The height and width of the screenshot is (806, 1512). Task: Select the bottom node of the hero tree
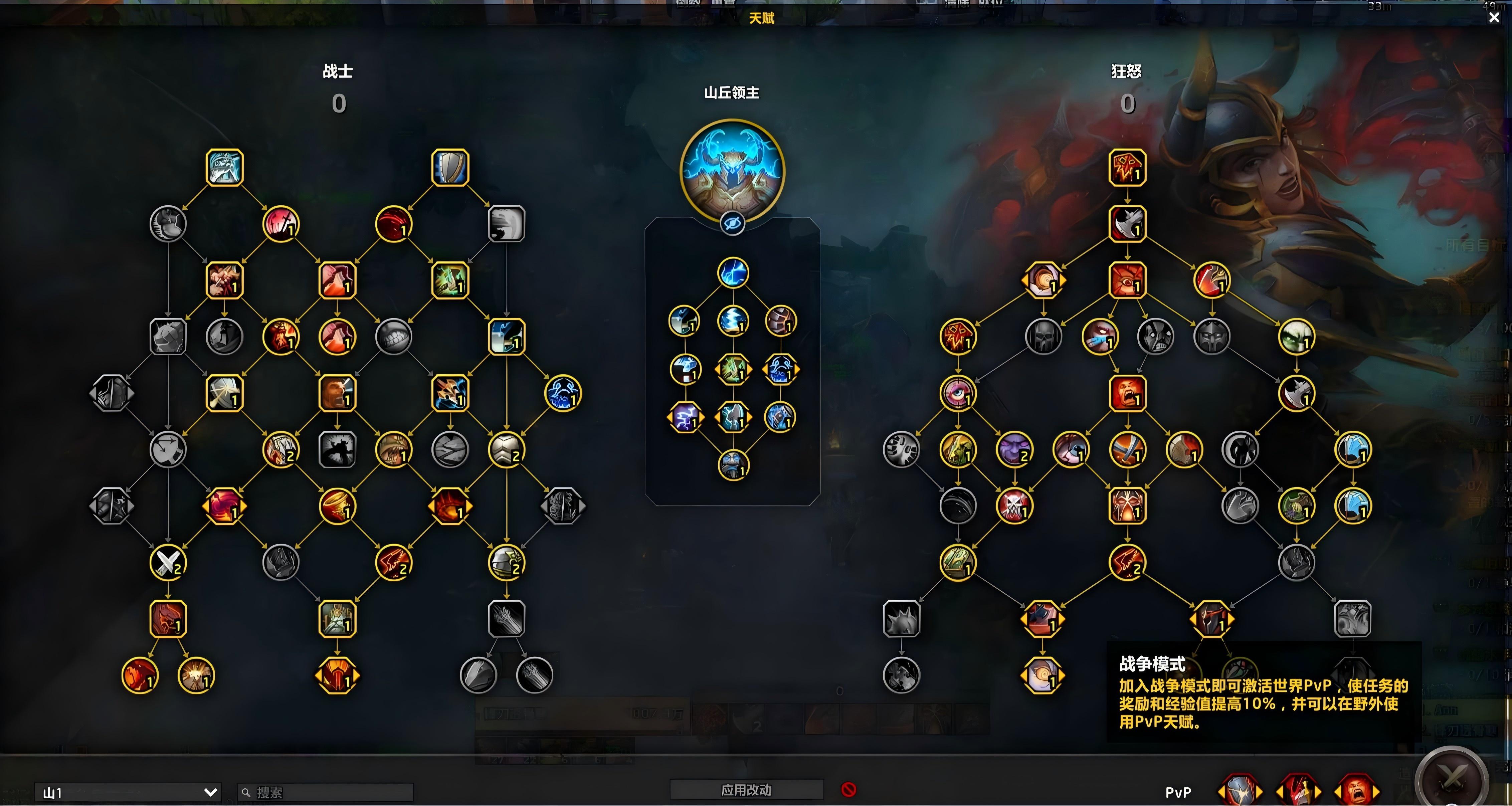tap(733, 465)
